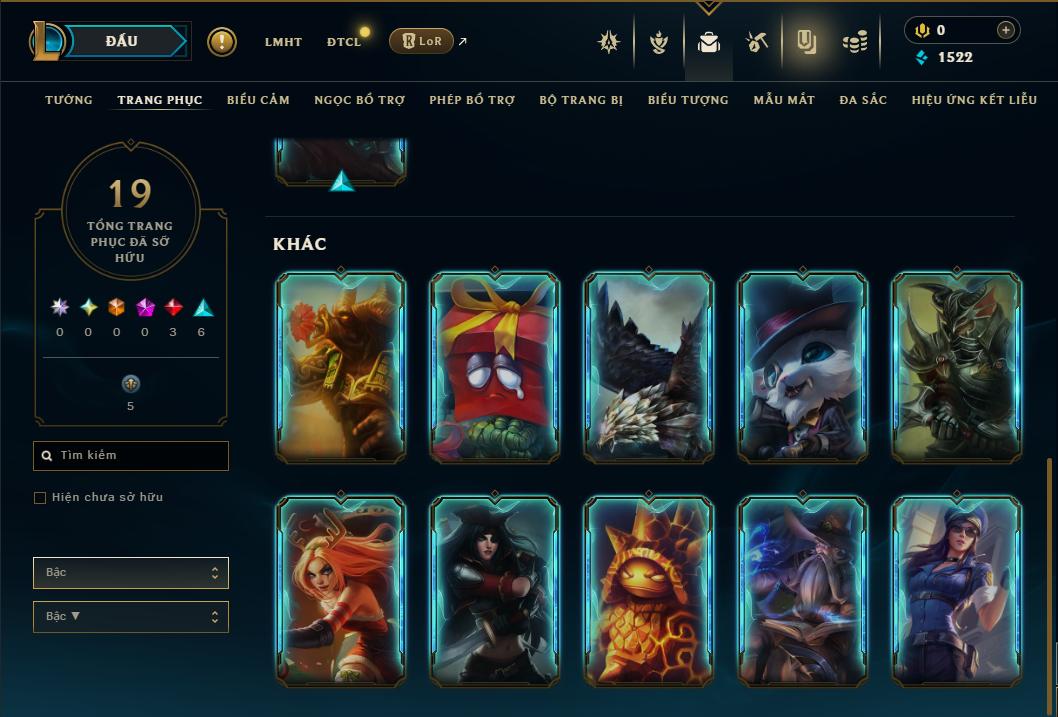Image resolution: width=1058 pixels, height=717 pixels.
Task: Switch to the BIỂU CẢM tab
Action: click(258, 100)
